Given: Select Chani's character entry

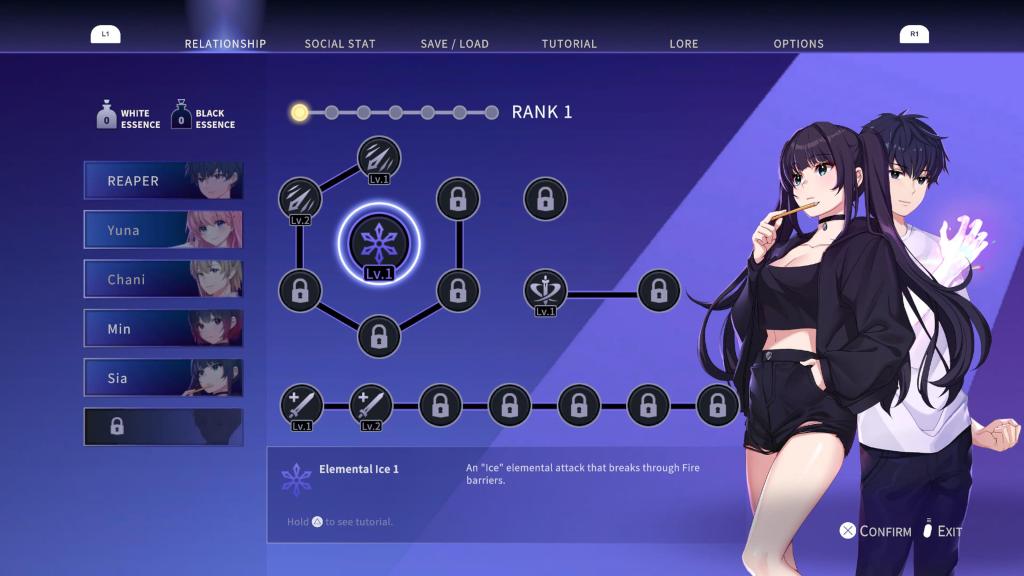Looking at the screenshot, I should coord(163,279).
